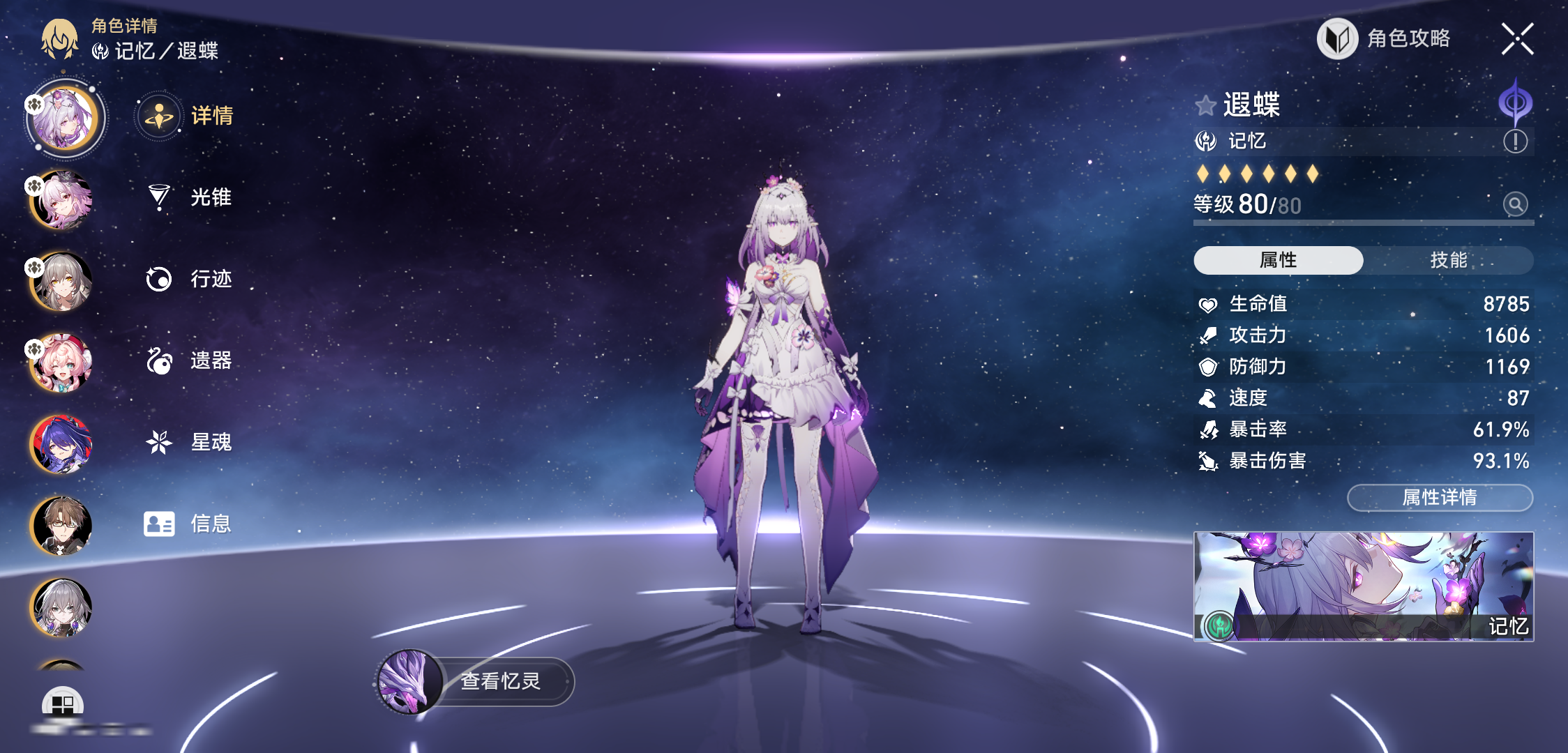Pick the brown-haired man with glasses portrait
Image resolution: width=1568 pixels, height=753 pixels.
point(61,526)
